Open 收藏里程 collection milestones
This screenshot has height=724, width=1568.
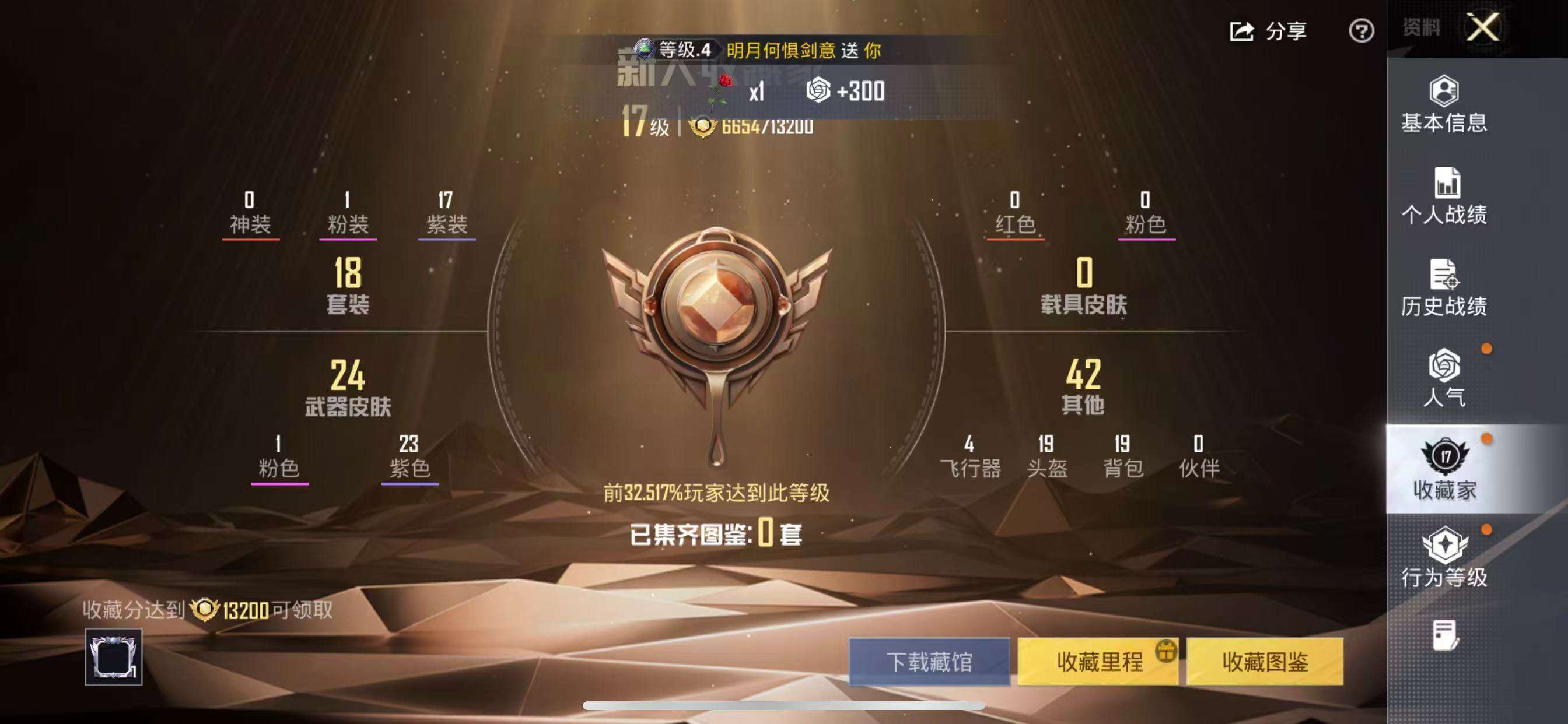(1098, 661)
